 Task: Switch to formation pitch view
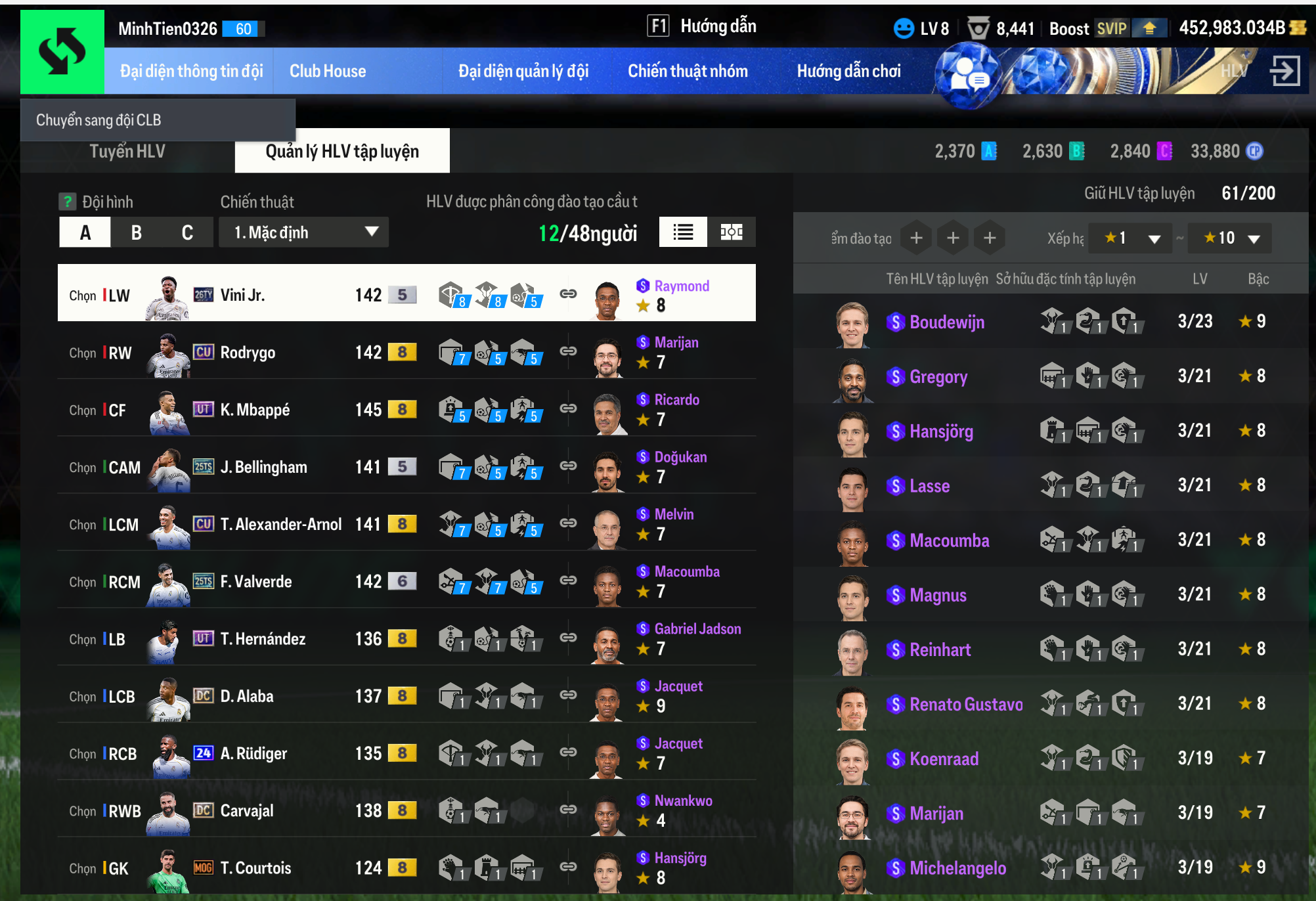click(x=731, y=232)
